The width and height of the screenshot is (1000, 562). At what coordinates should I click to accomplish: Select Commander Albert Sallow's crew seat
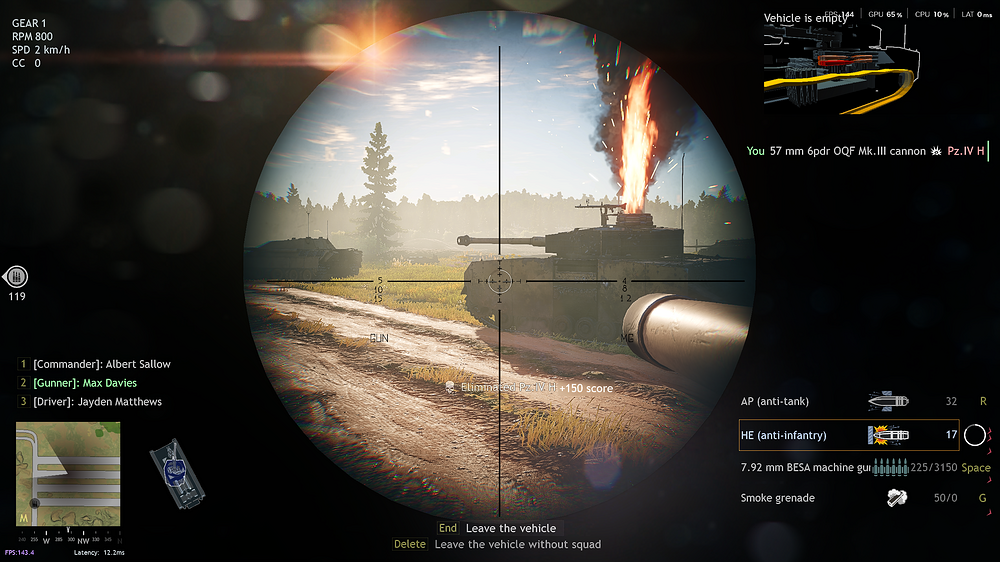pyautogui.click(x=101, y=364)
